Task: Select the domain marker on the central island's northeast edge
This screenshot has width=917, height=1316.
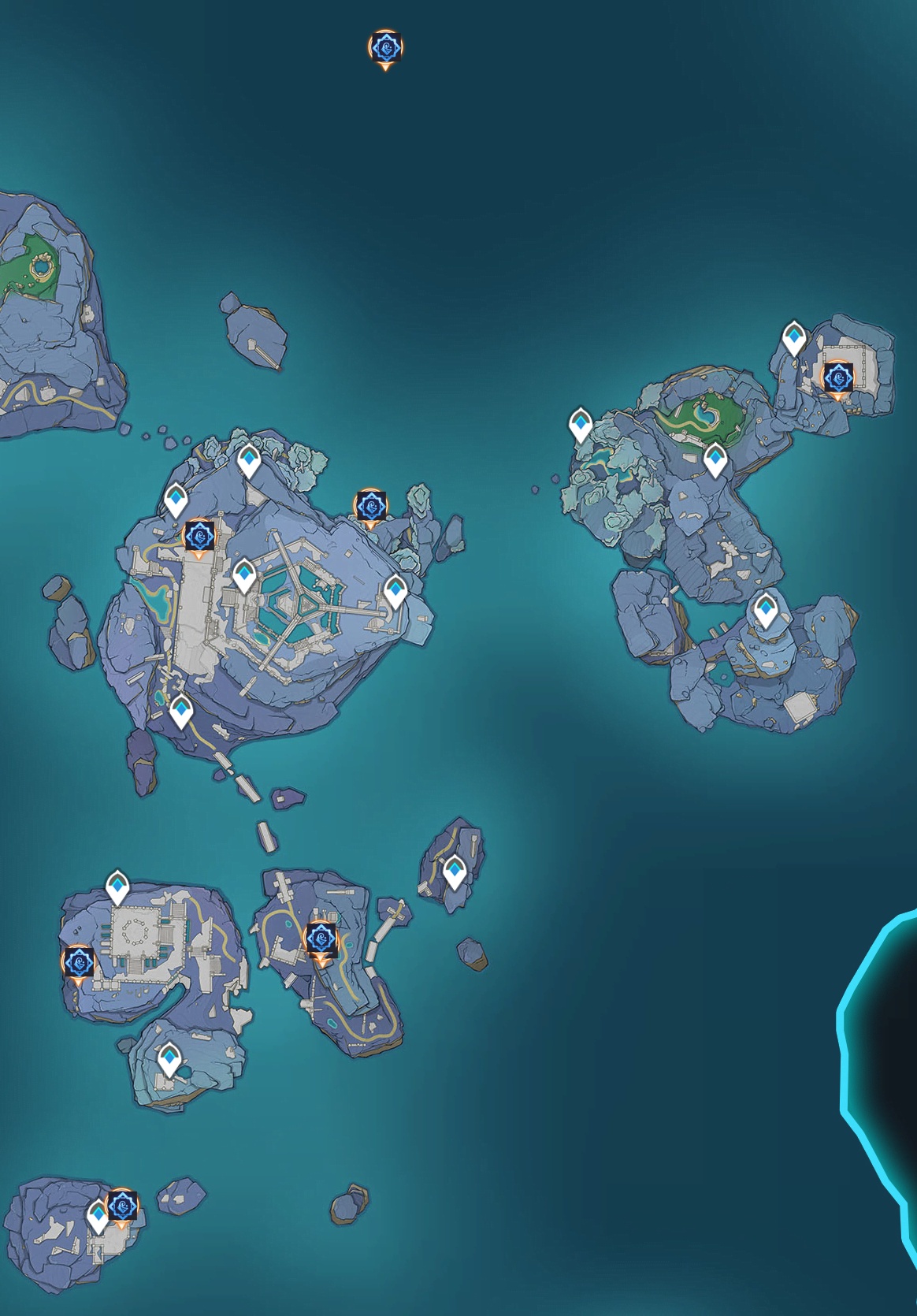Action: click(369, 506)
